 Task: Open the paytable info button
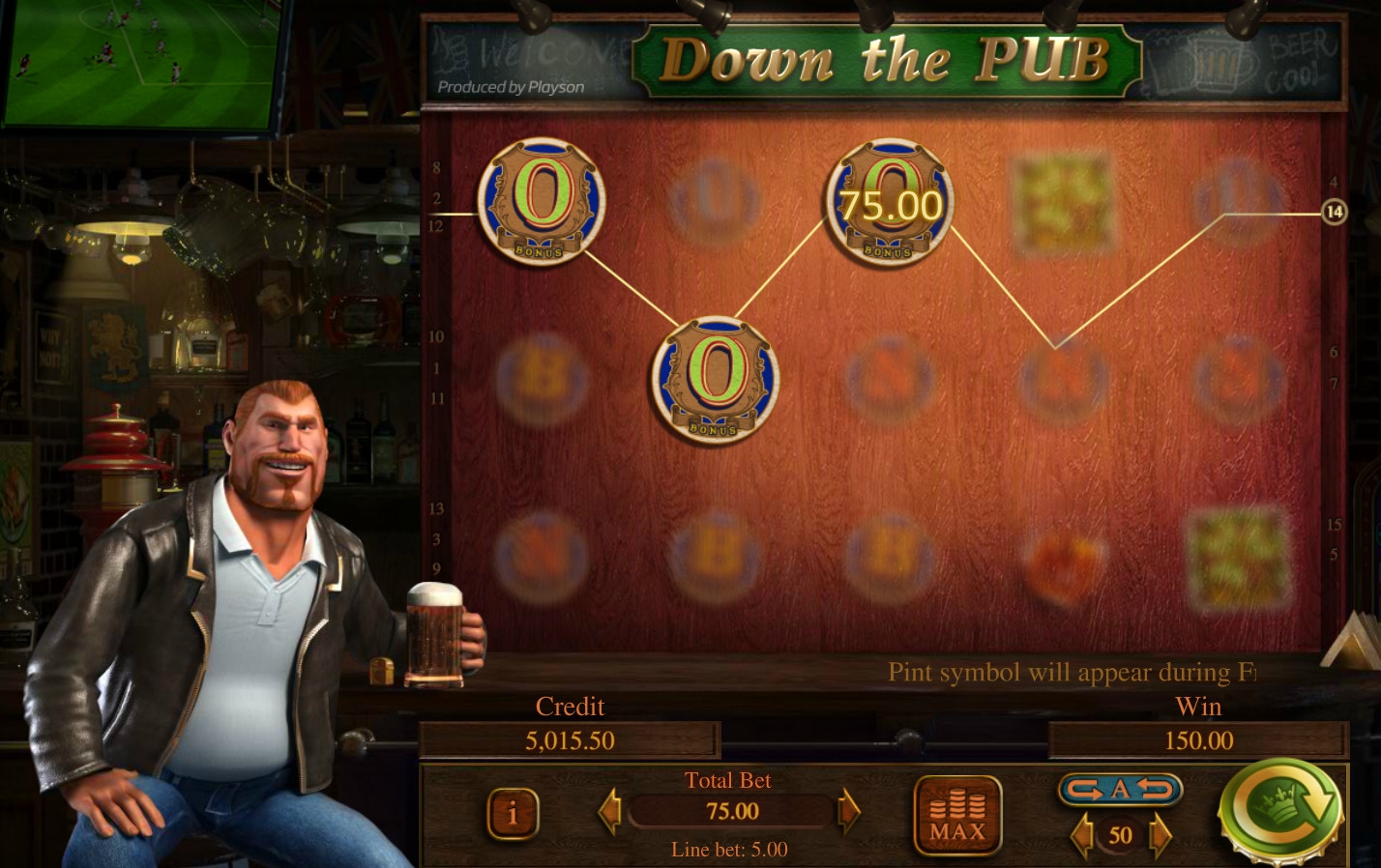(x=512, y=814)
